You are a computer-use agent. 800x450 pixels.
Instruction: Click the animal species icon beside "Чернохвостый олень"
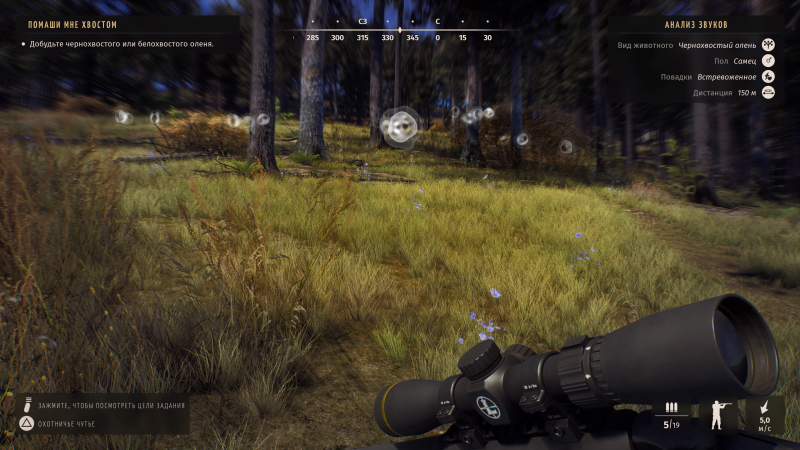769,45
